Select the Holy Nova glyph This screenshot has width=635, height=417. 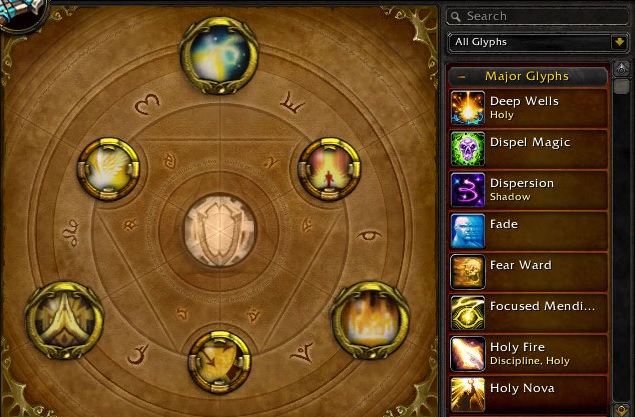(528, 393)
